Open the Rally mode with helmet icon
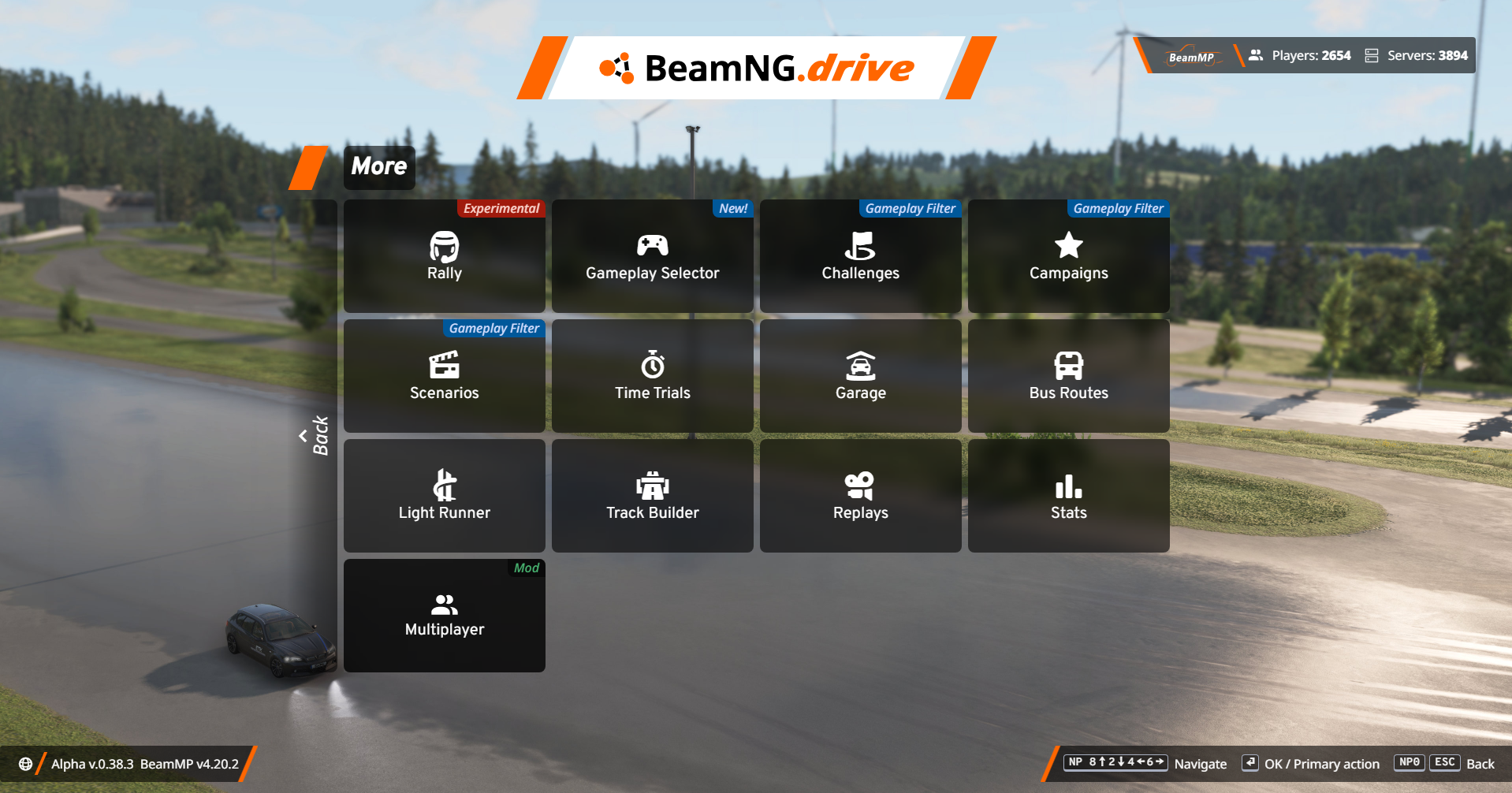 [x=444, y=256]
